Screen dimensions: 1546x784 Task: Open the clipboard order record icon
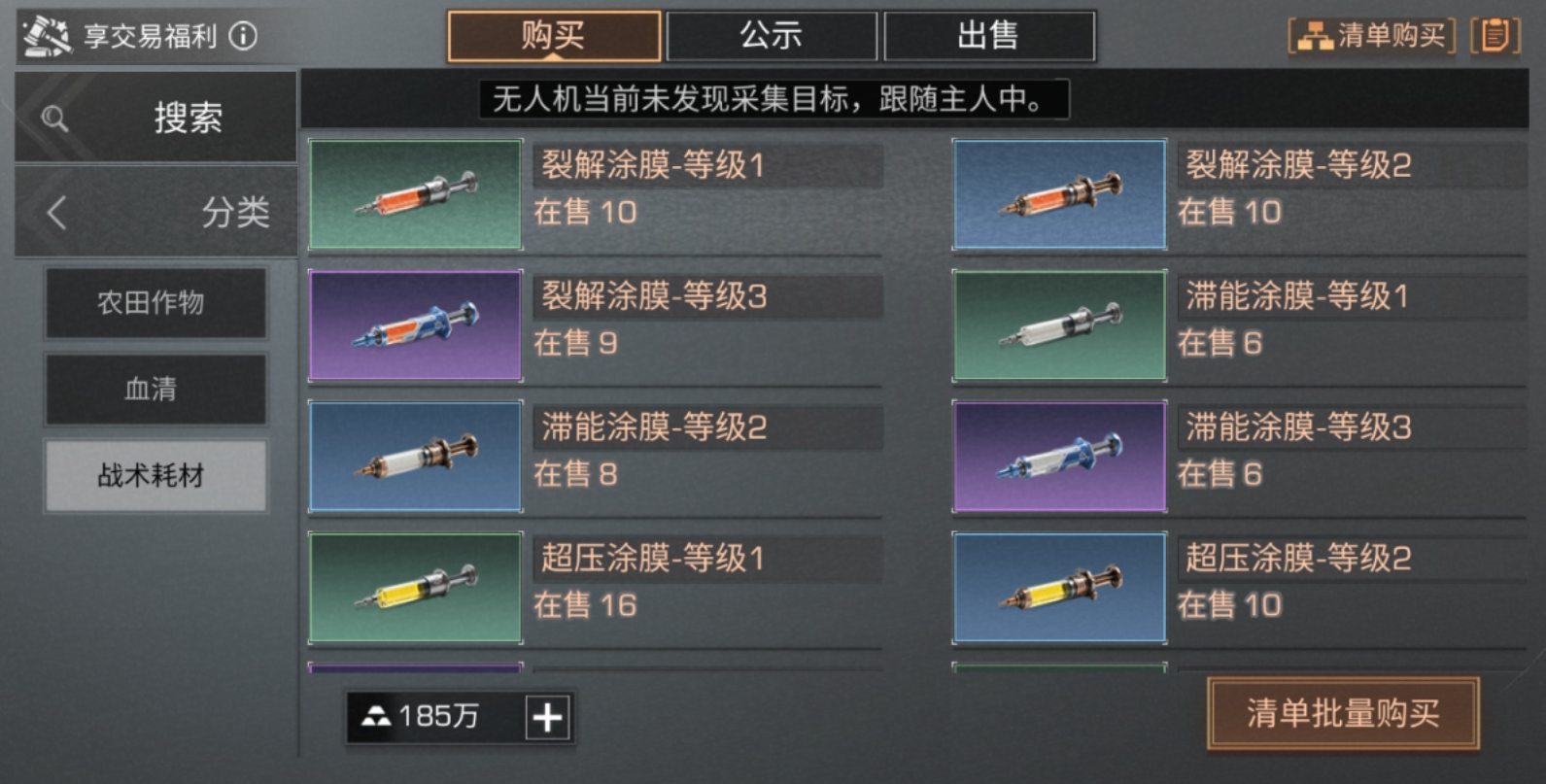click(x=1495, y=35)
